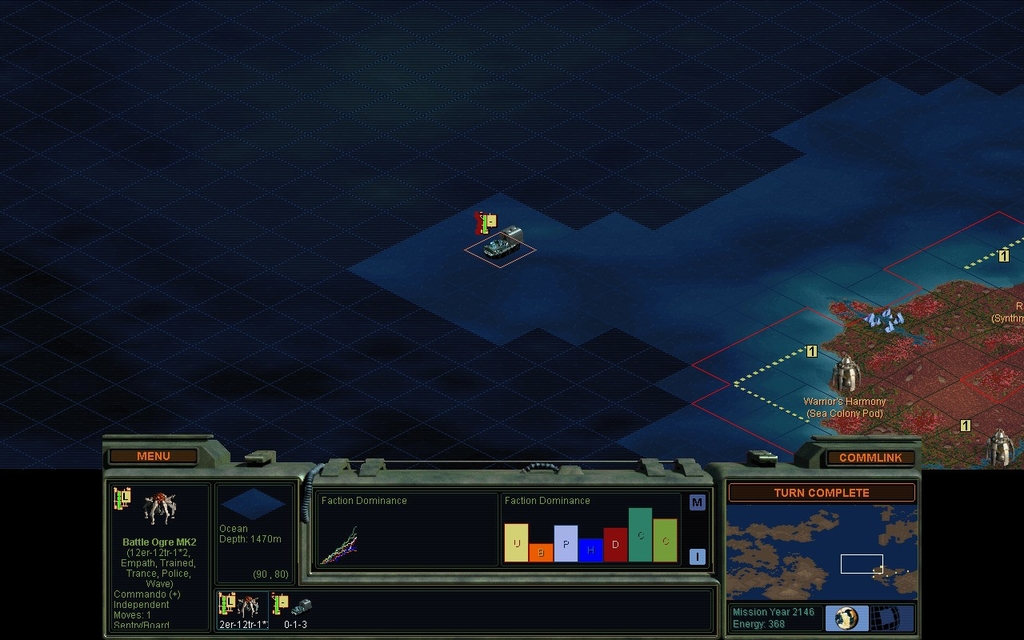
Task: Click the Battle Ogre MK2 portrait
Action: coord(157,508)
